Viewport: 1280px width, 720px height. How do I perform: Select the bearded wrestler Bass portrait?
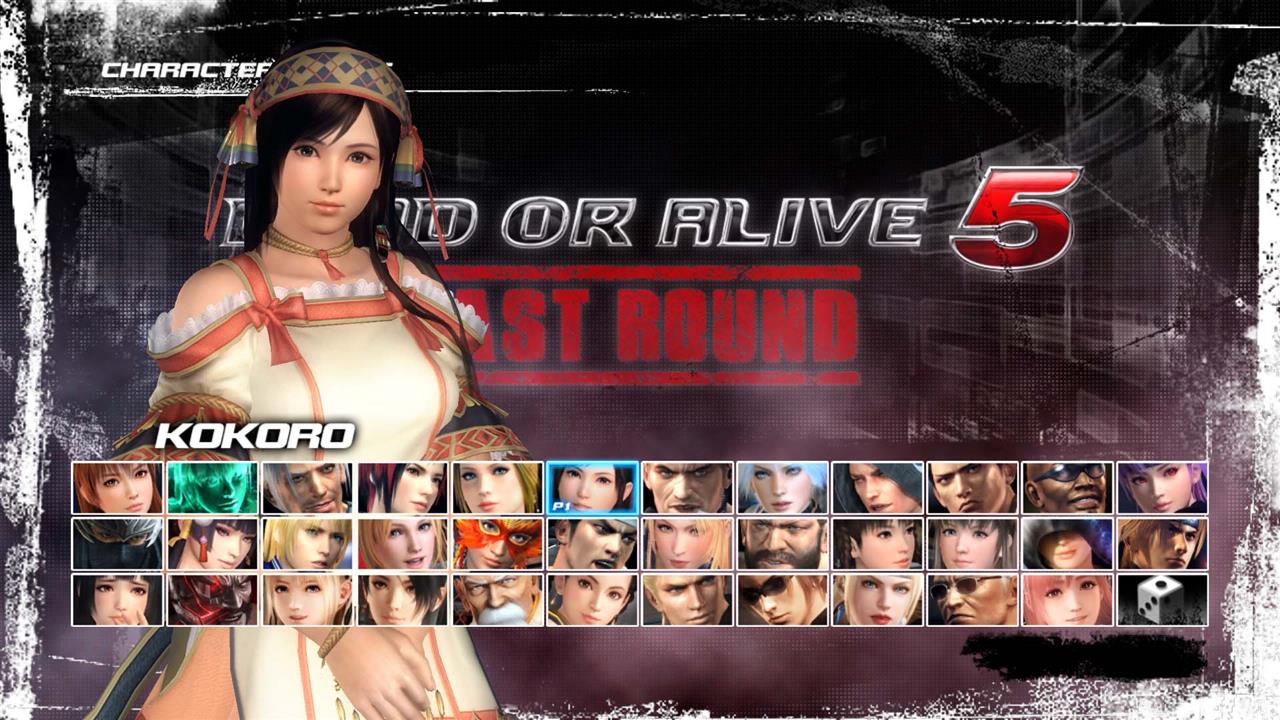(784, 545)
